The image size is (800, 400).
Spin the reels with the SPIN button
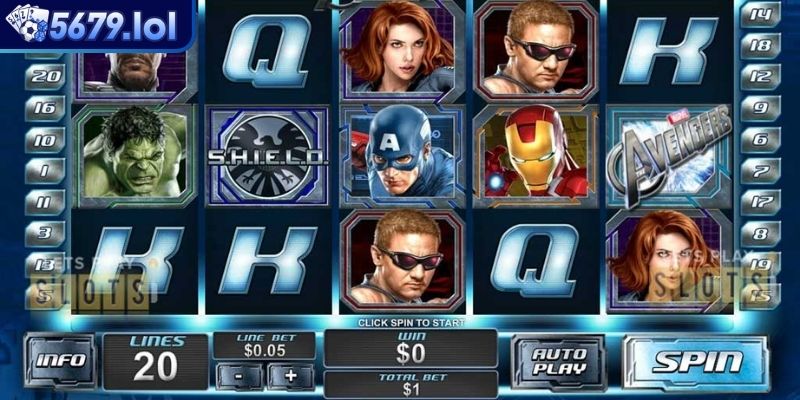[x=698, y=362]
